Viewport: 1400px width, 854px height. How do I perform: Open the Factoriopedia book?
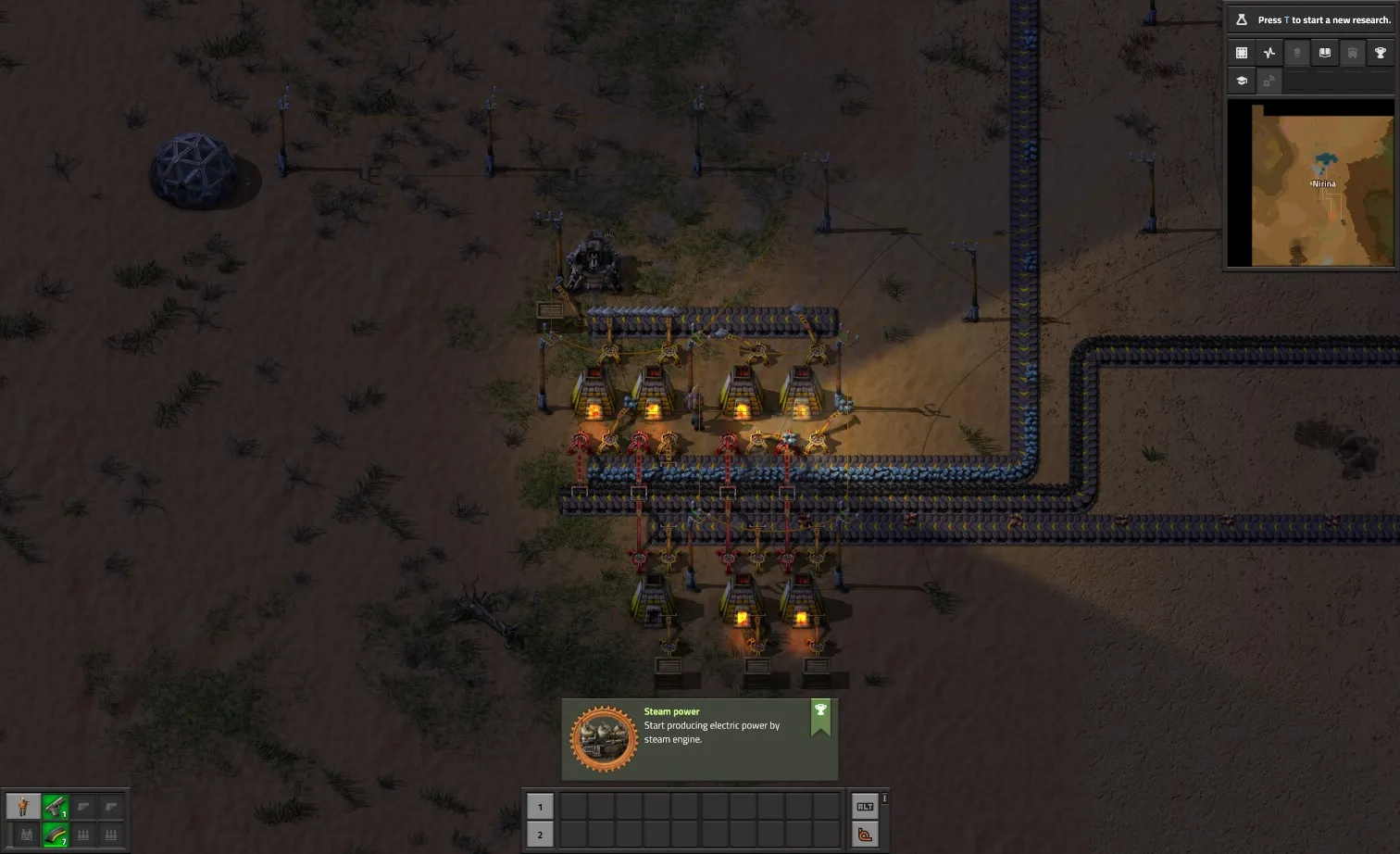(x=1324, y=53)
